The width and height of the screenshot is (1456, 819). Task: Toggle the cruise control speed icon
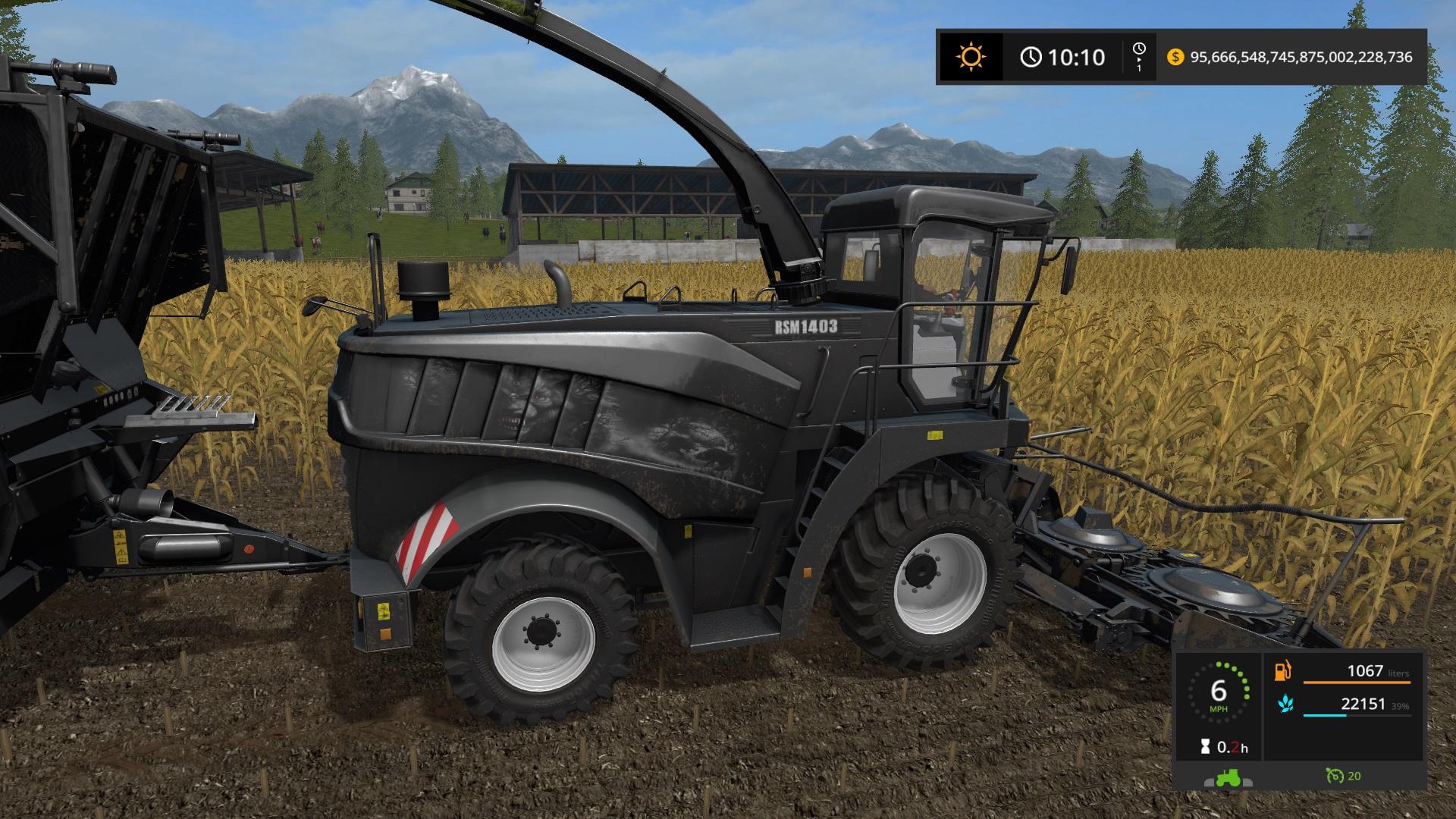tap(1334, 776)
